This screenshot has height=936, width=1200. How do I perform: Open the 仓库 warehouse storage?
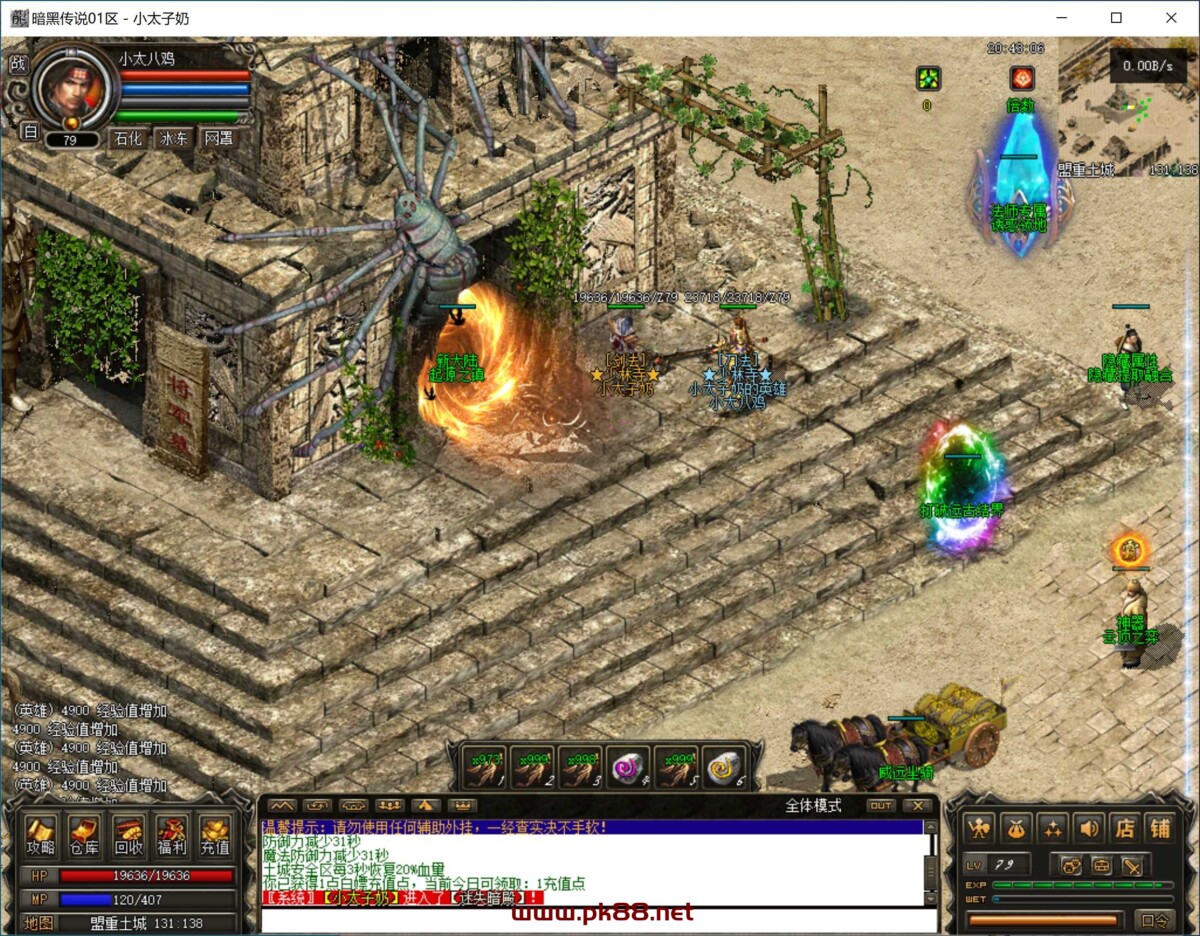click(84, 837)
